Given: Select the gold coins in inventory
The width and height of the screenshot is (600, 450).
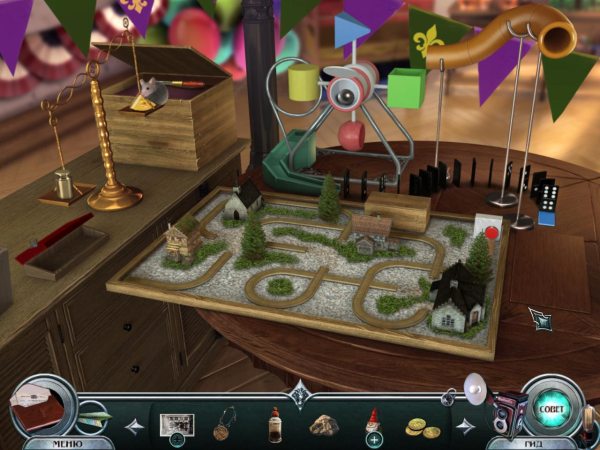Looking at the screenshot, I should 422,428.
